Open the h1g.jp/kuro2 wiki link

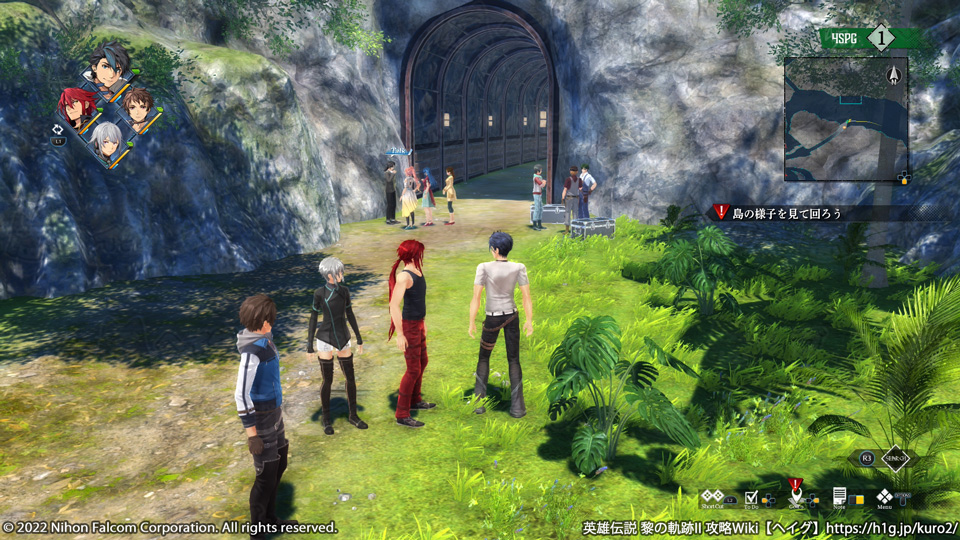point(895,527)
